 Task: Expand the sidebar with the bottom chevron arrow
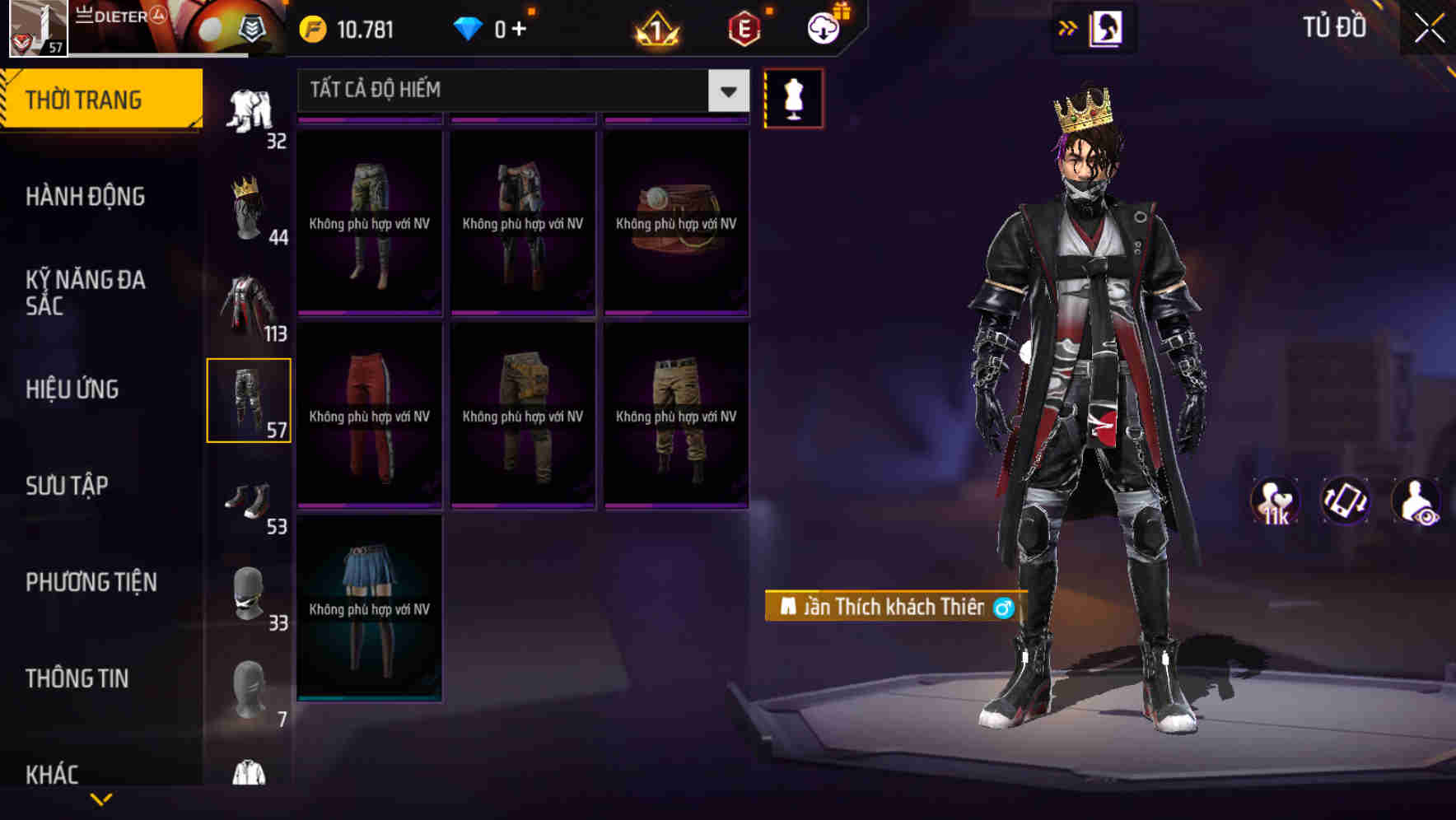[x=101, y=800]
